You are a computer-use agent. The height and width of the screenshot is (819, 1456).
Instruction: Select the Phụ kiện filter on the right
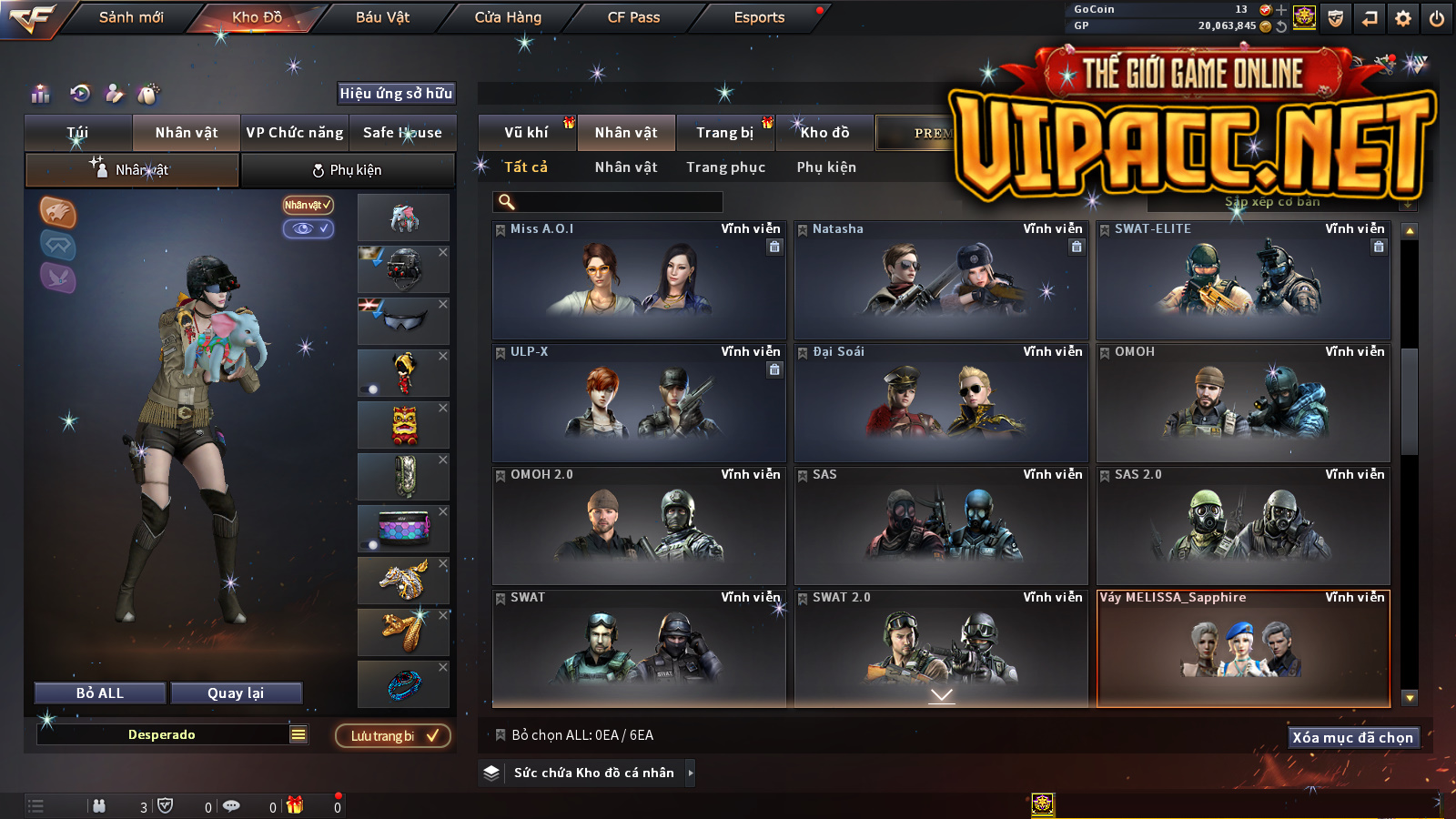(826, 167)
